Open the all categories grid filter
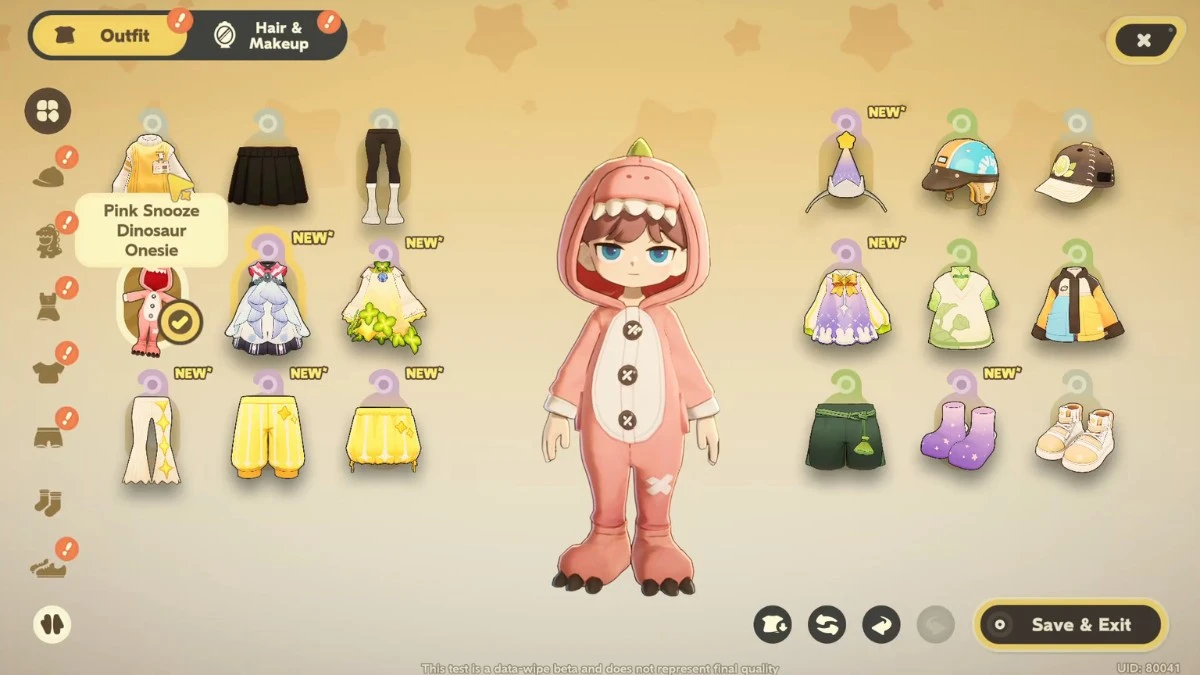Screen dimensions: 1200x675 (48, 111)
